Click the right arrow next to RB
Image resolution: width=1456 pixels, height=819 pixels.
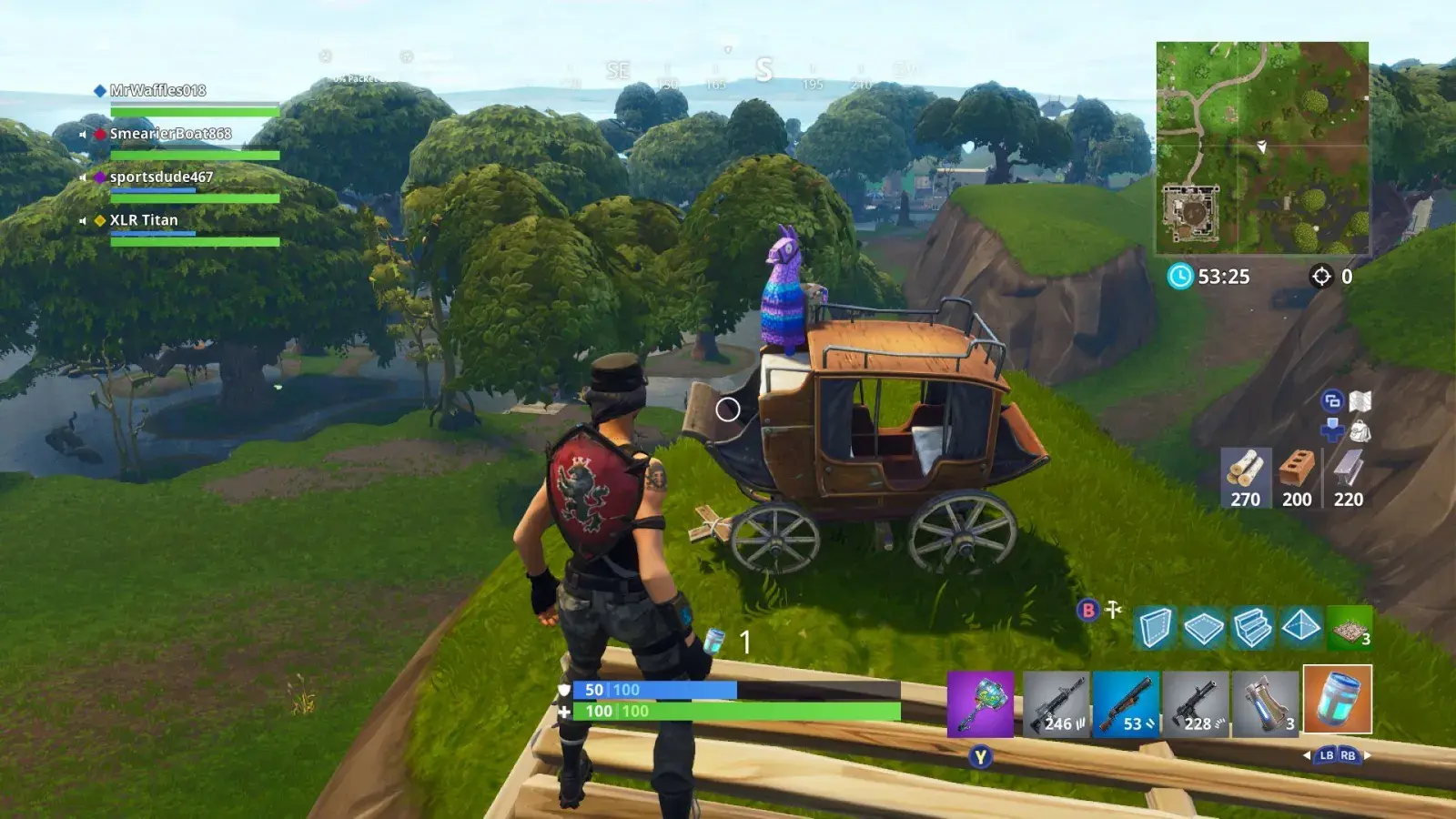(x=1367, y=755)
